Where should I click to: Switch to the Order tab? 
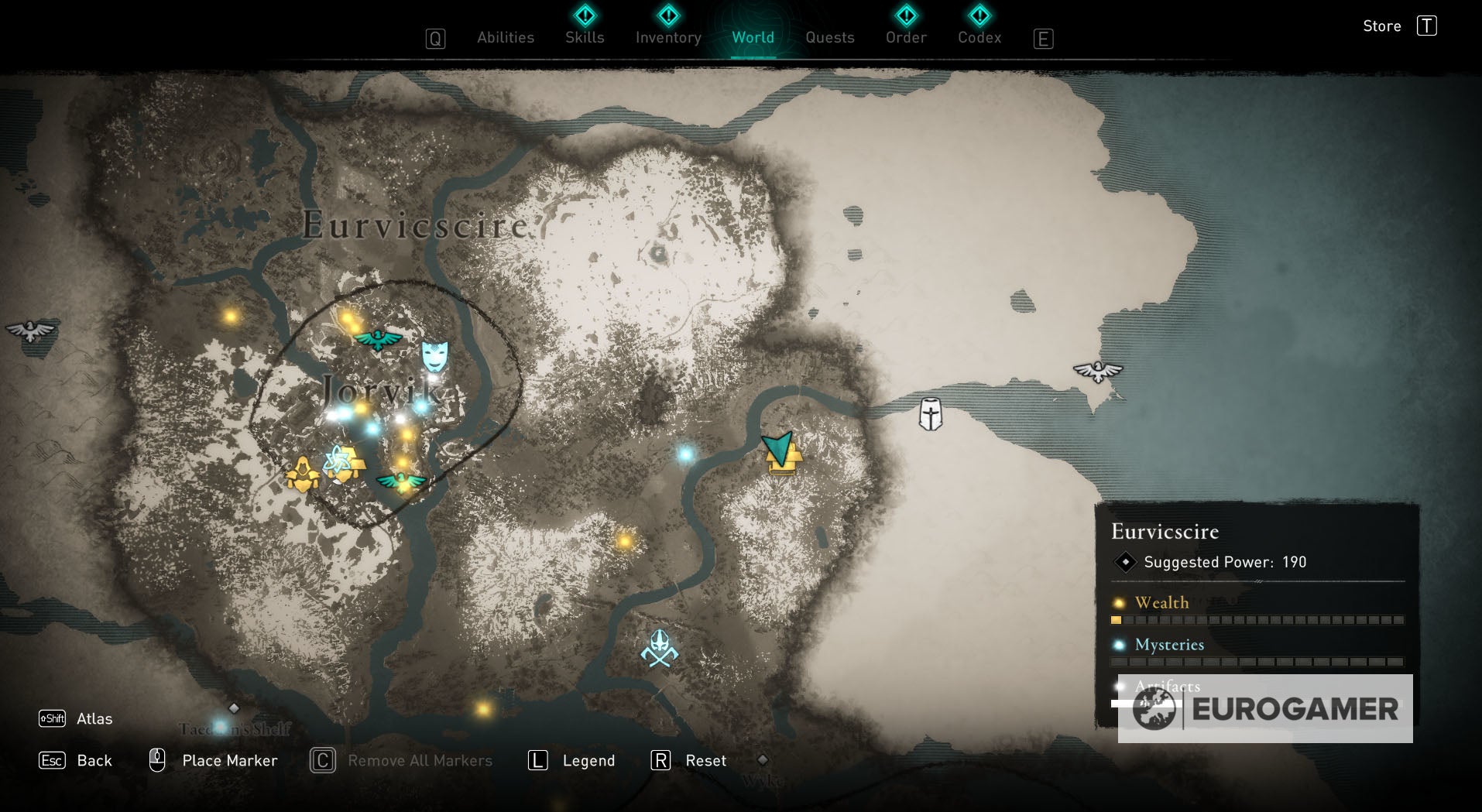tap(906, 37)
